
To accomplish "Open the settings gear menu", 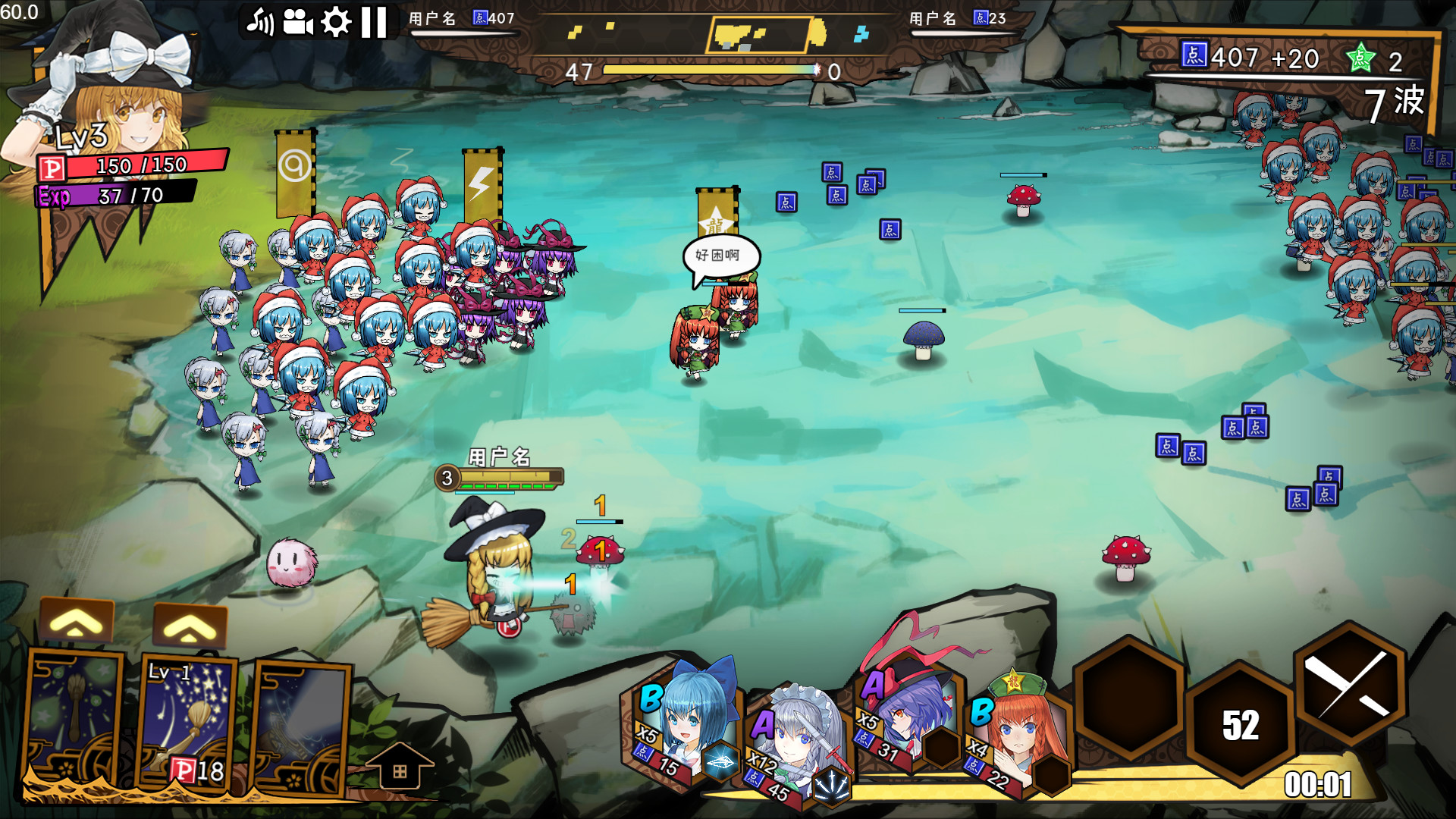I will 337,20.
